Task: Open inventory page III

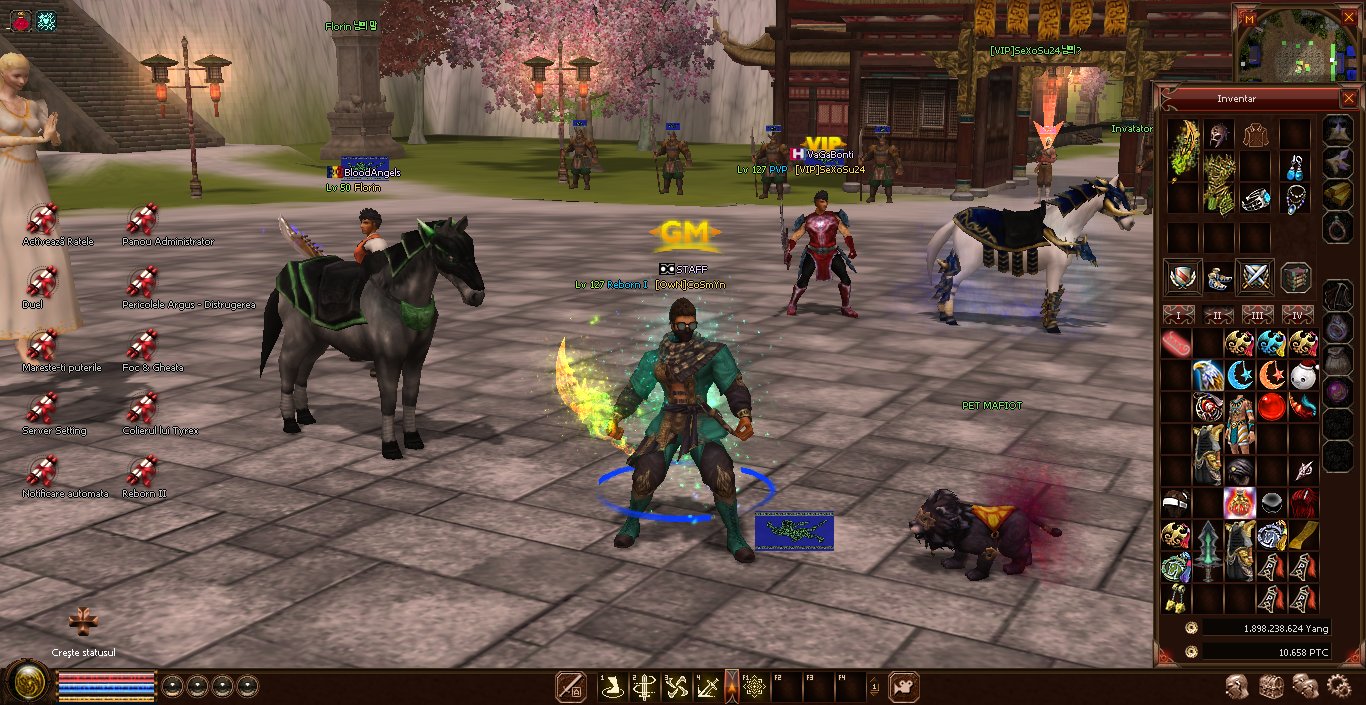Action: pyautogui.click(x=1257, y=316)
